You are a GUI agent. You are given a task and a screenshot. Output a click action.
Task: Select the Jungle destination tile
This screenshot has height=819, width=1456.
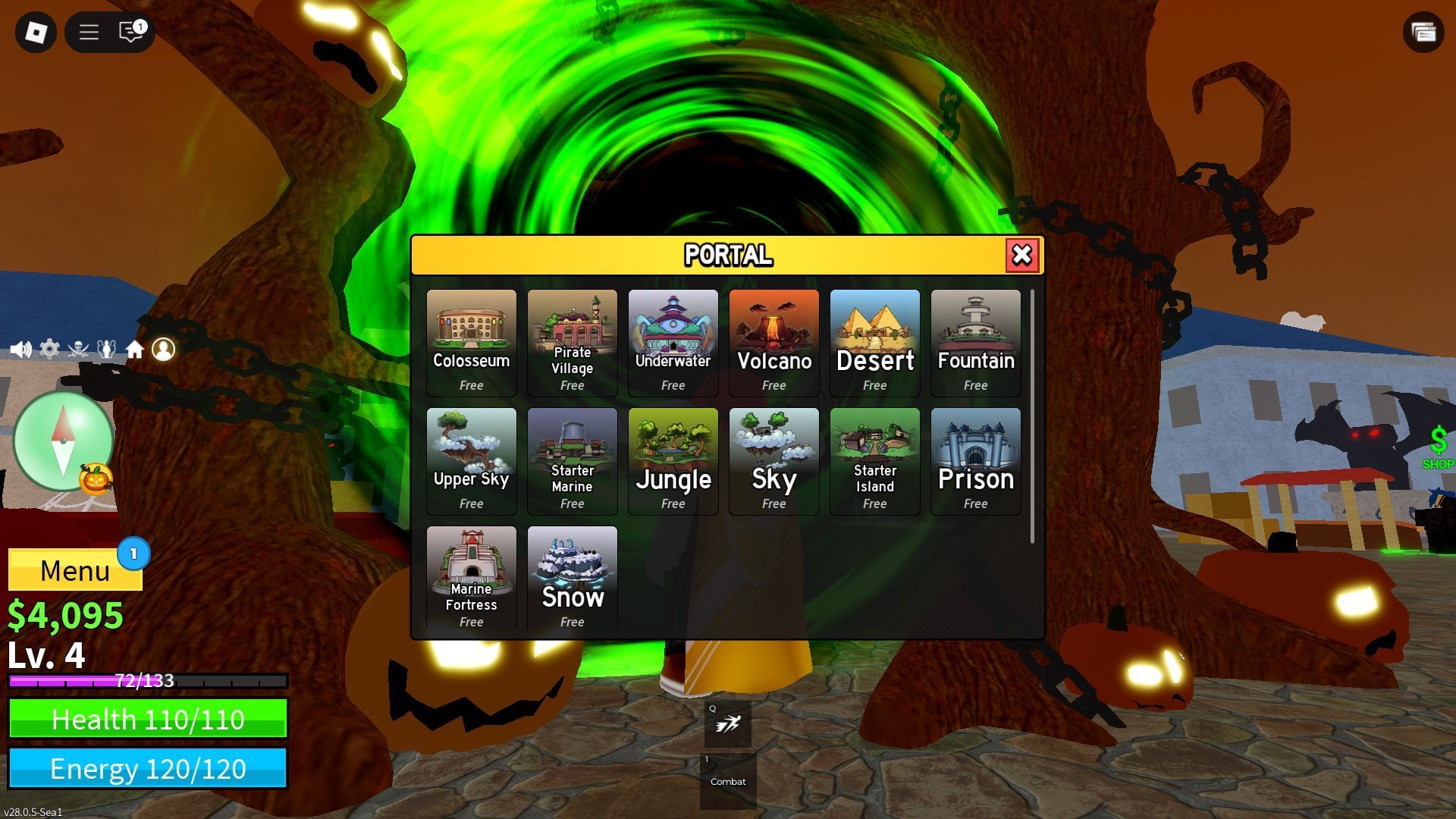tap(673, 460)
